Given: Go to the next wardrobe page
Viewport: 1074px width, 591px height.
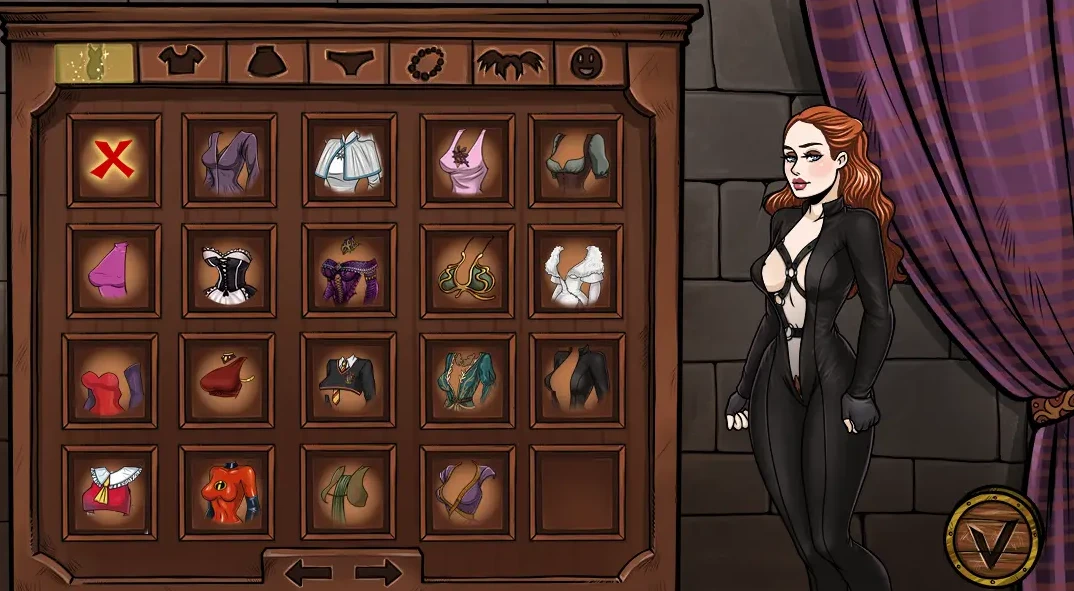Looking at the screenshot, I should pos(378,572).
